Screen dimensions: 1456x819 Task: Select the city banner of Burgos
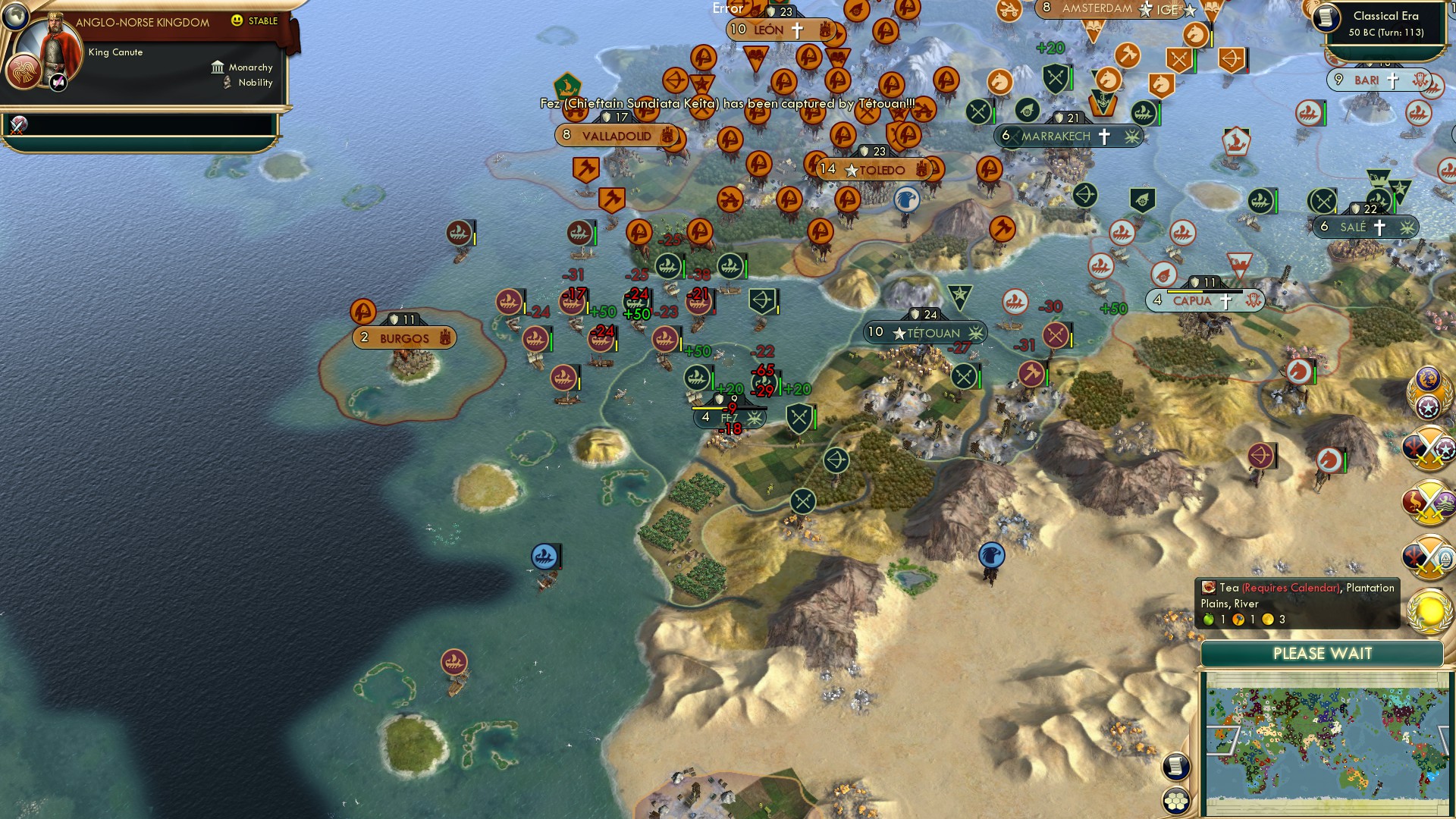pyautogui.click(x=403, y=338)
